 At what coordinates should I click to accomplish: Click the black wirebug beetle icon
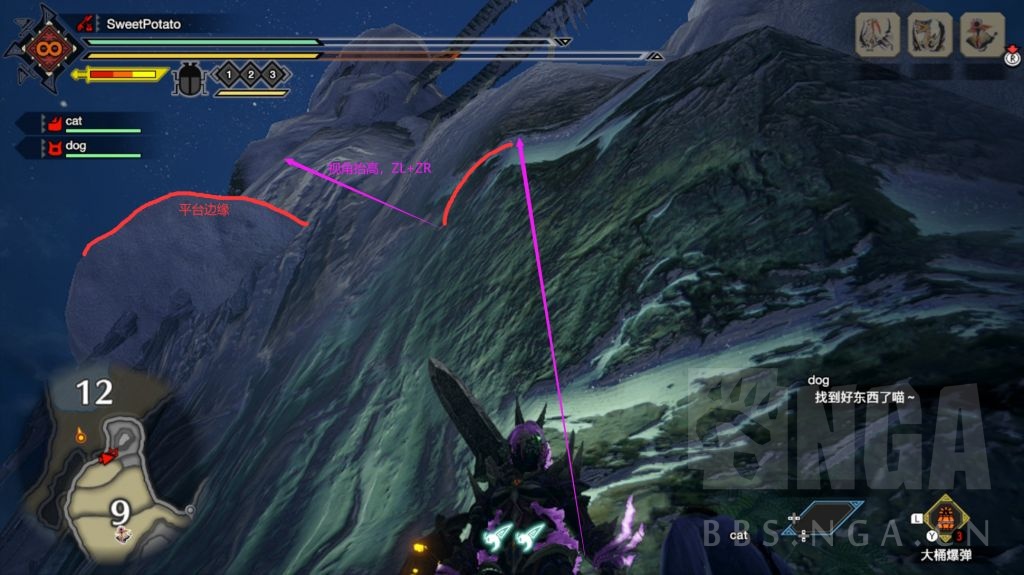[x=187, y=78]
